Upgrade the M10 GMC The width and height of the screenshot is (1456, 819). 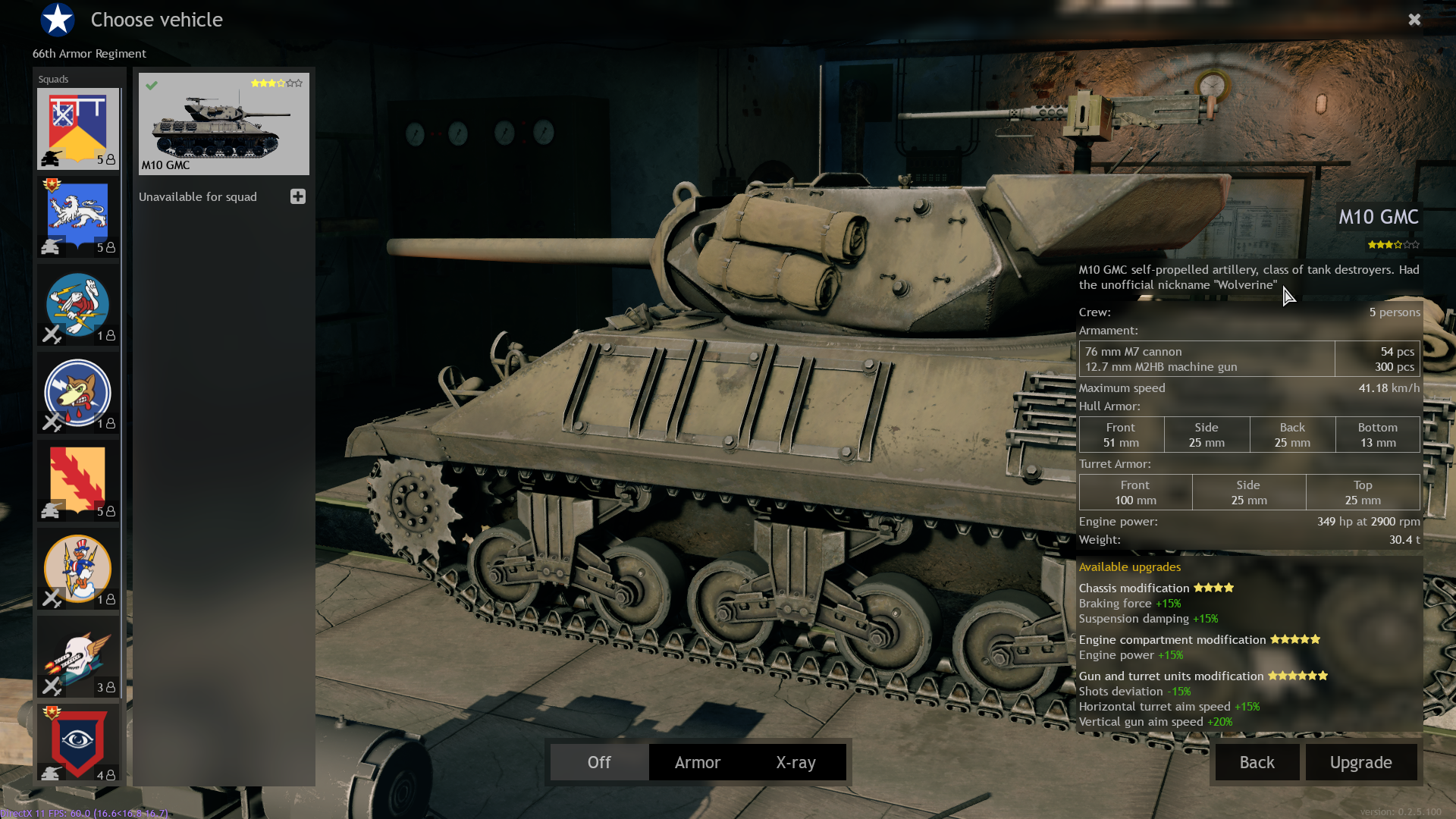(1360, 762)
